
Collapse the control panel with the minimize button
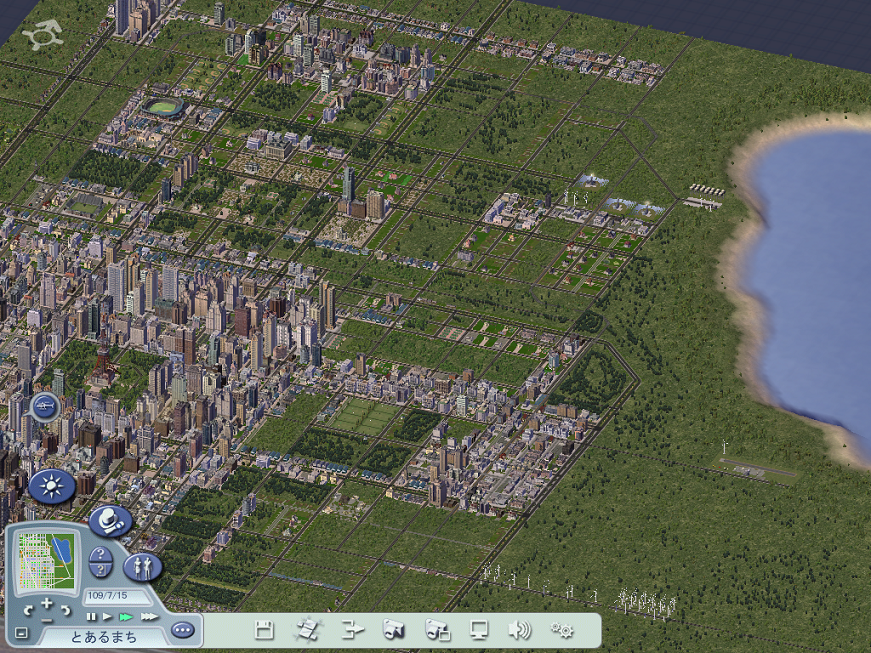click(22, 633)
